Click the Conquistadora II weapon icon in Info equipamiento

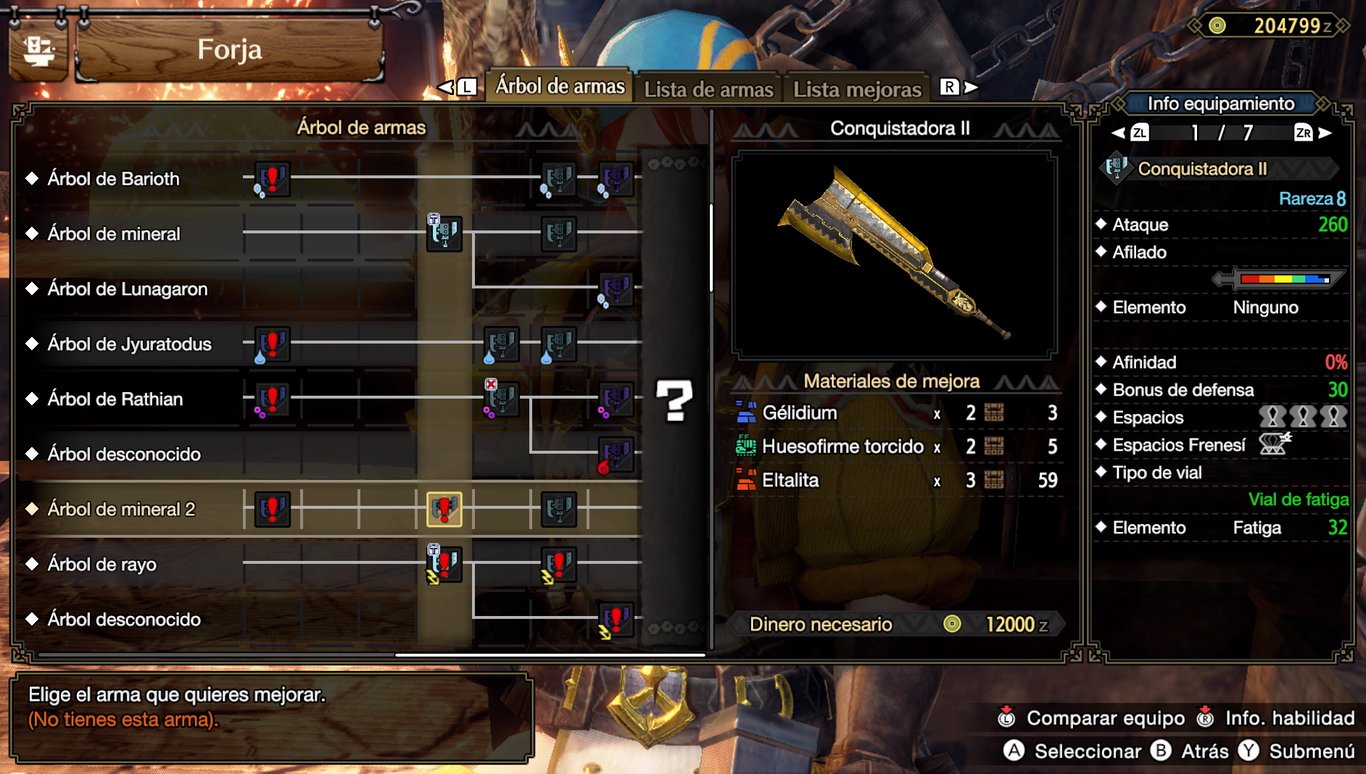[x=1118, y=167]
